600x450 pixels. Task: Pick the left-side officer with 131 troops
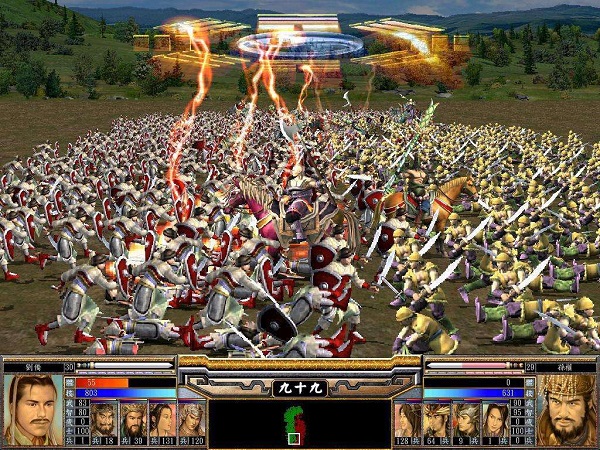pos(162,419)
